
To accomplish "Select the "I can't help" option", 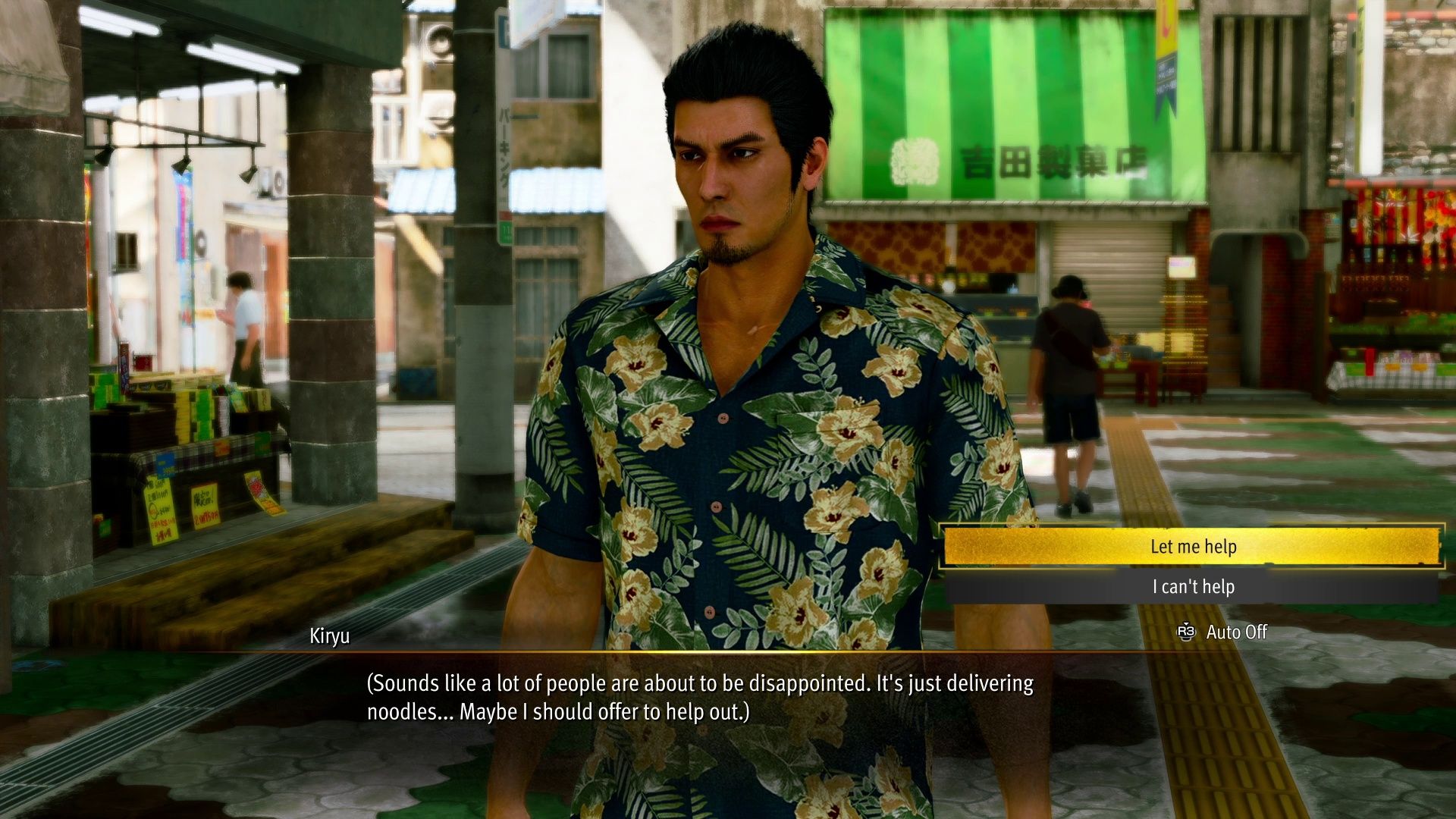I will [1192, 587].
